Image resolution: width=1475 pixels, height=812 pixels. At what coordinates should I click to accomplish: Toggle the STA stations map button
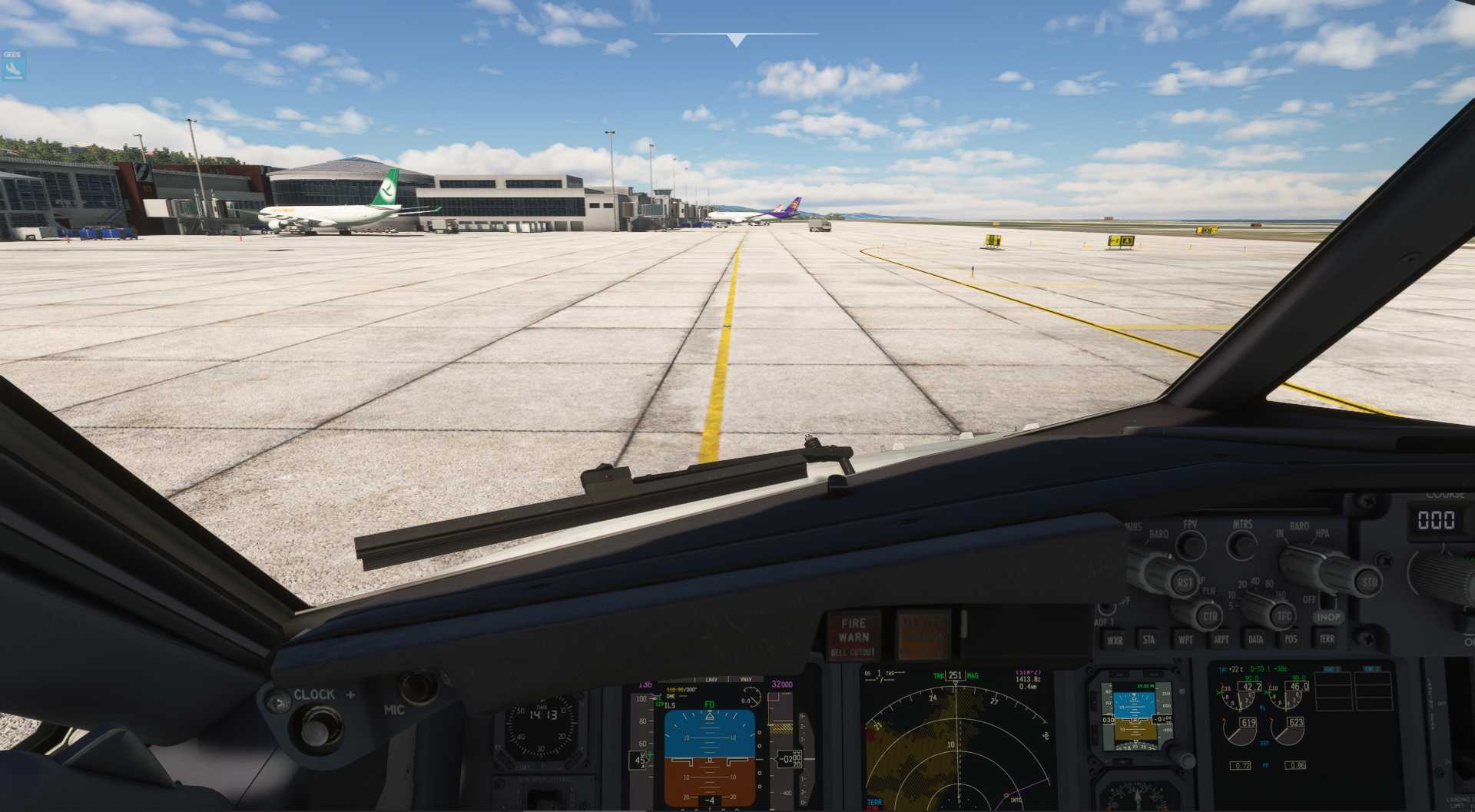point(1149,639)
